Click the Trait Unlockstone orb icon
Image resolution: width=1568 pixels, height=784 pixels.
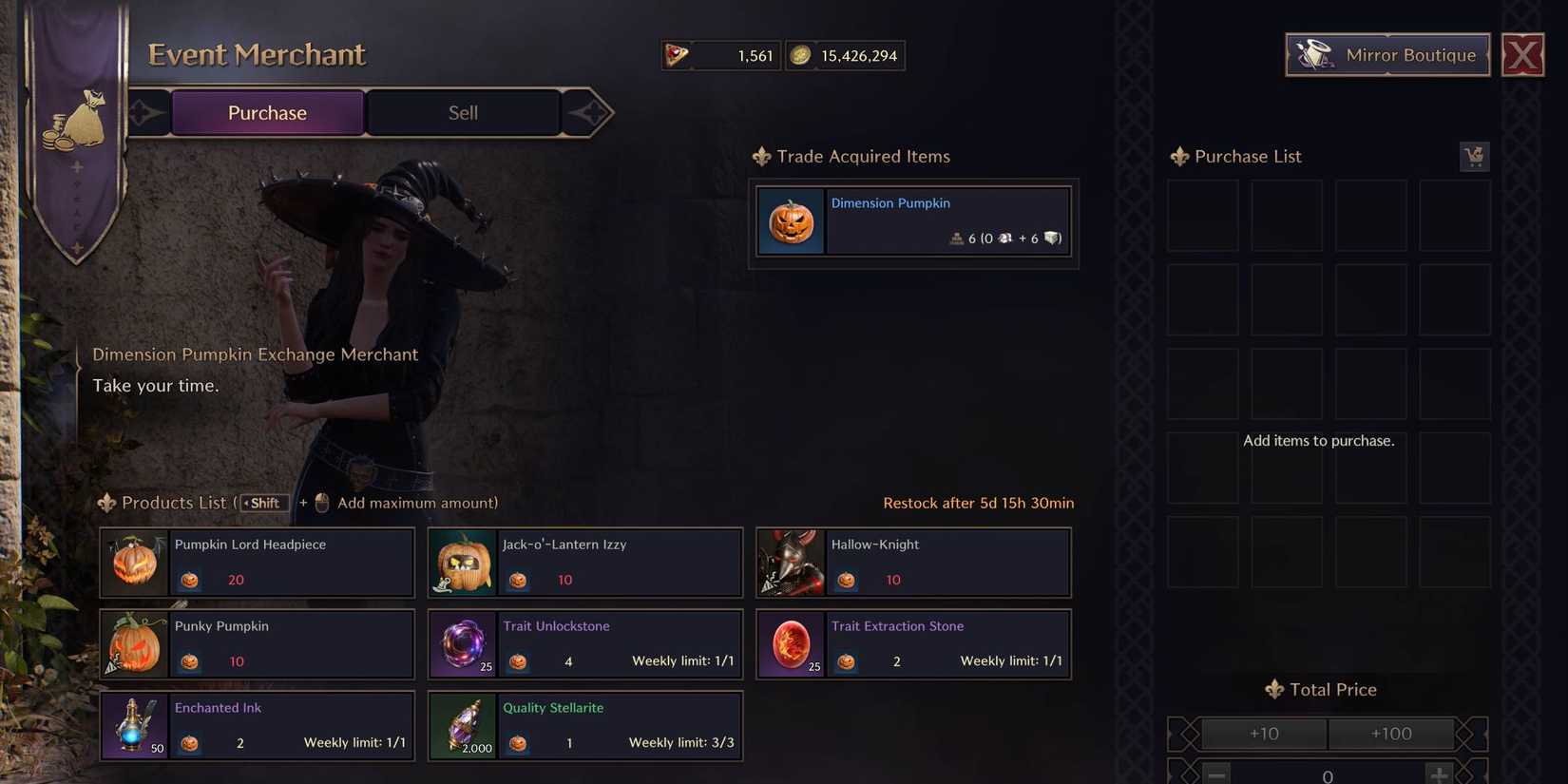[x=463, y=643]
